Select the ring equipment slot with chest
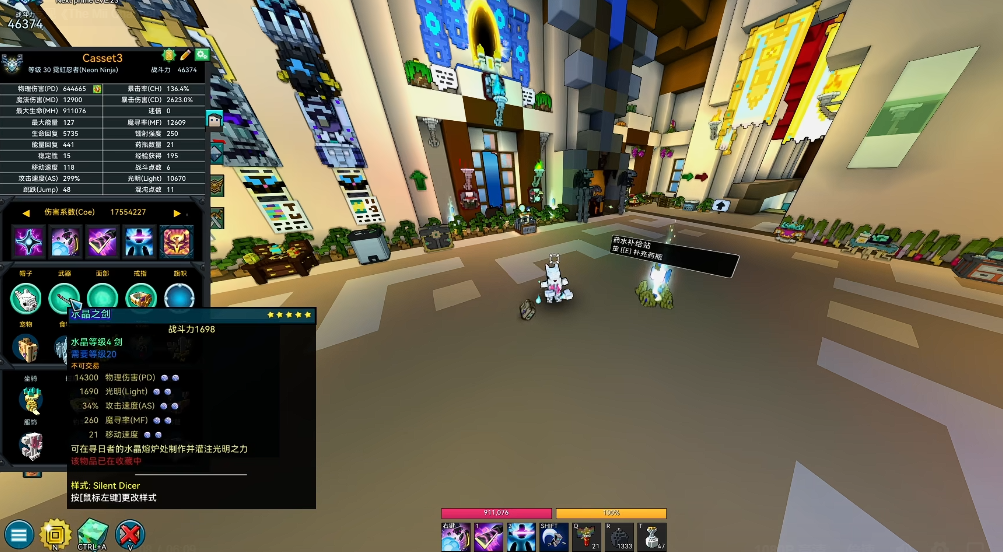This screenshot has height=552, width=1003. tap(140, 297)
